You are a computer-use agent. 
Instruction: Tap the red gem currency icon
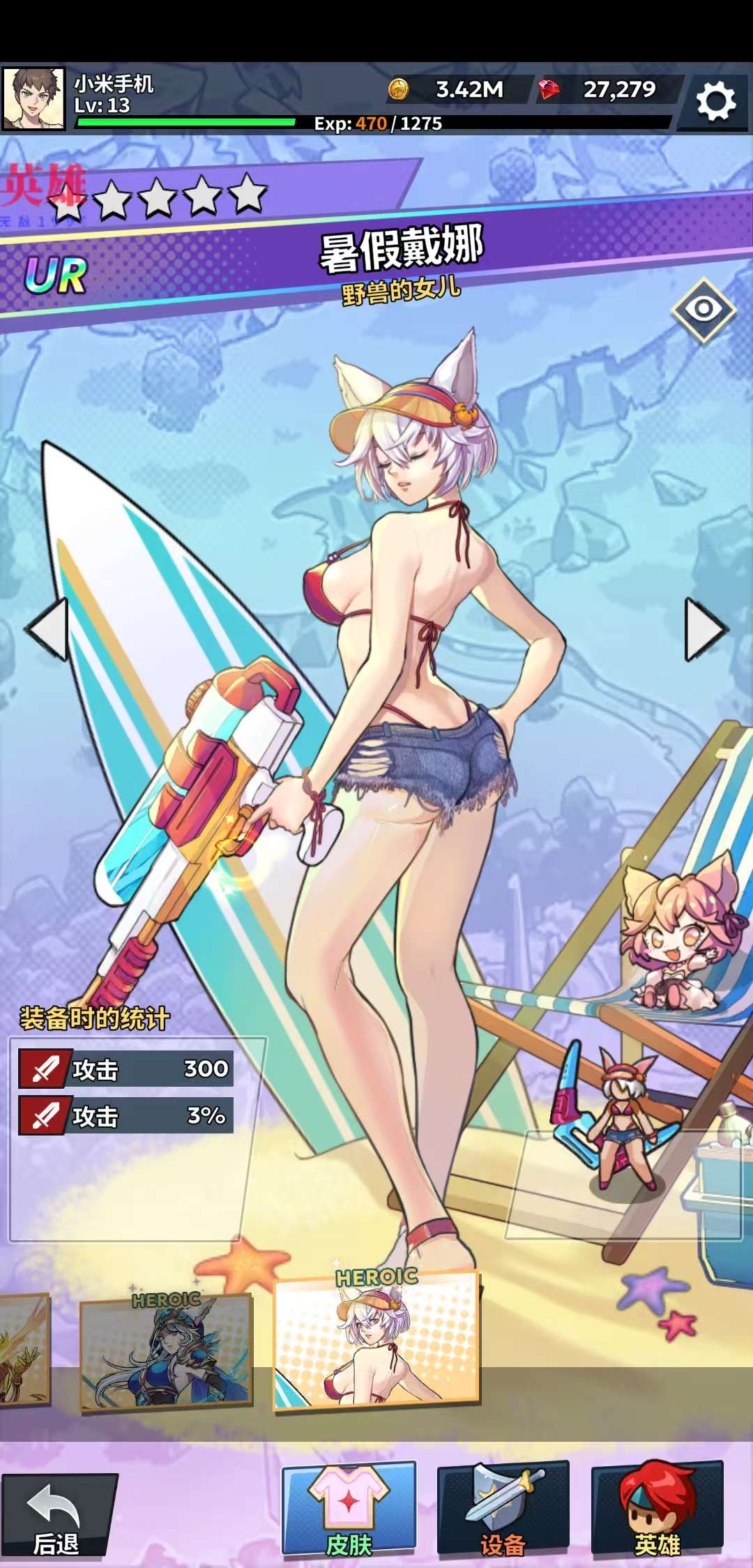coord(549,89)
